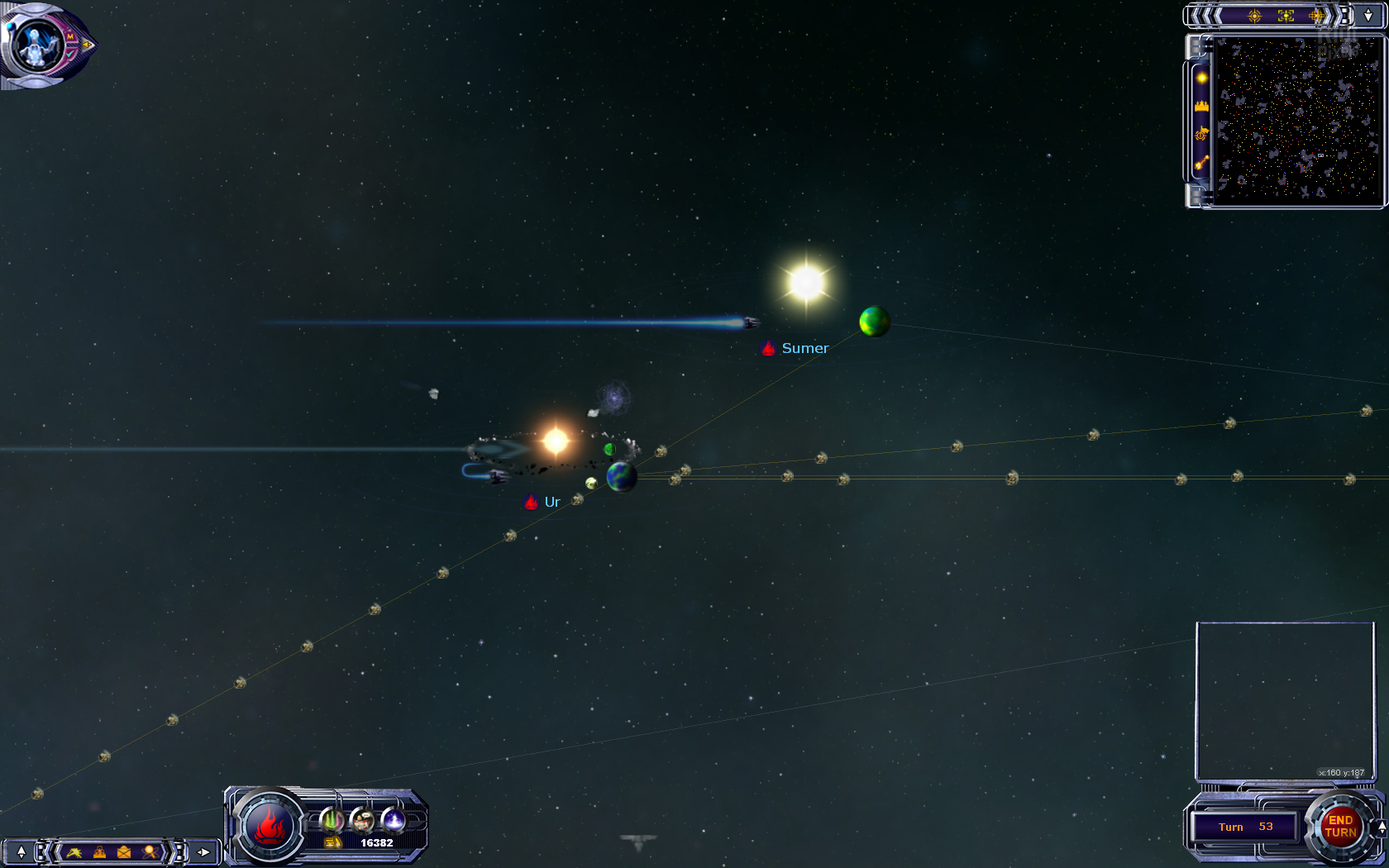The image size is (1389, 868).
Task: Collapse the minimap with the arrow button
Action: (1368, 15)
